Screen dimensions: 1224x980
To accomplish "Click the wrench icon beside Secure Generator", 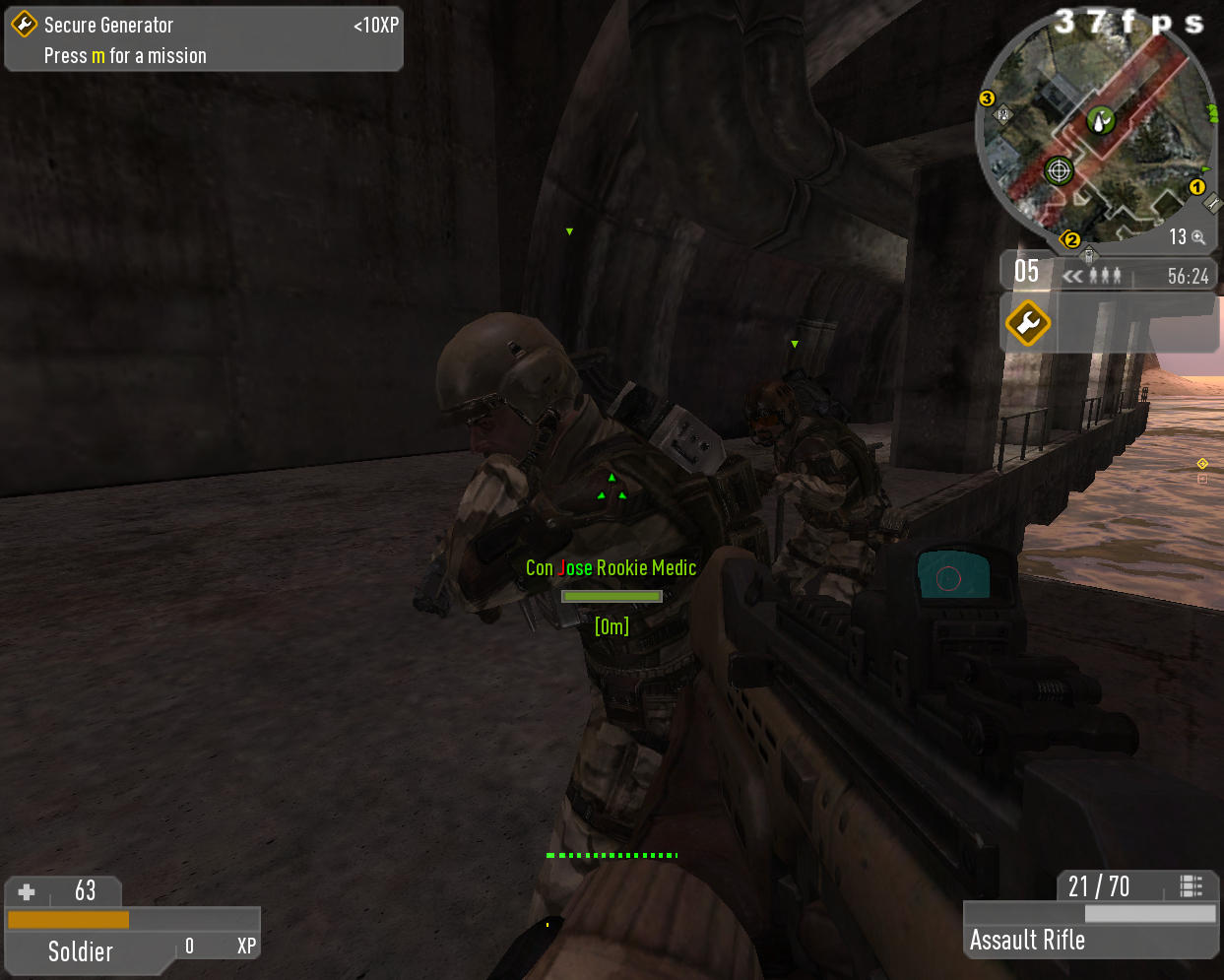I will click(24, 25).
